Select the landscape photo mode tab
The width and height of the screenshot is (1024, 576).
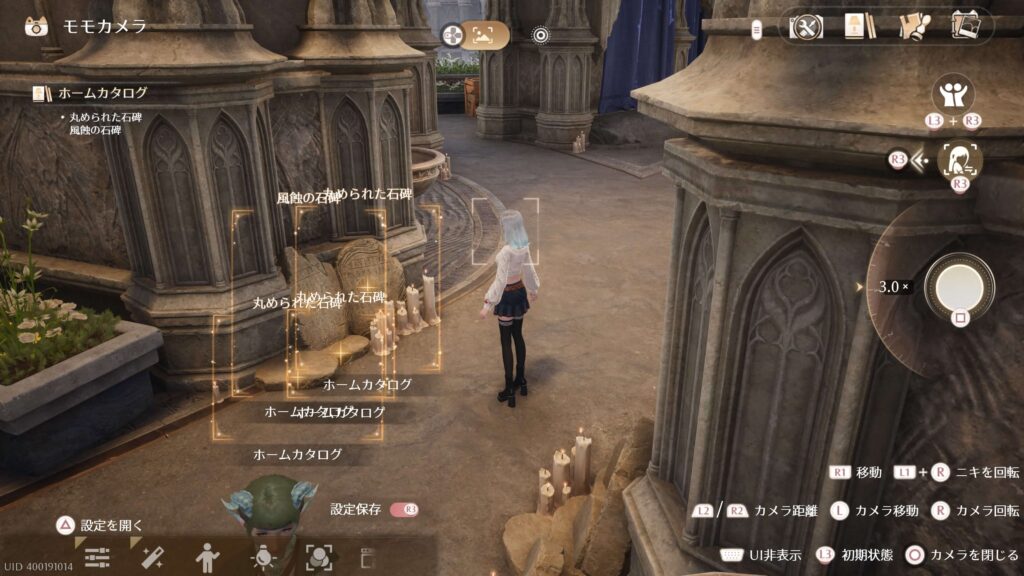coord(485,36)
